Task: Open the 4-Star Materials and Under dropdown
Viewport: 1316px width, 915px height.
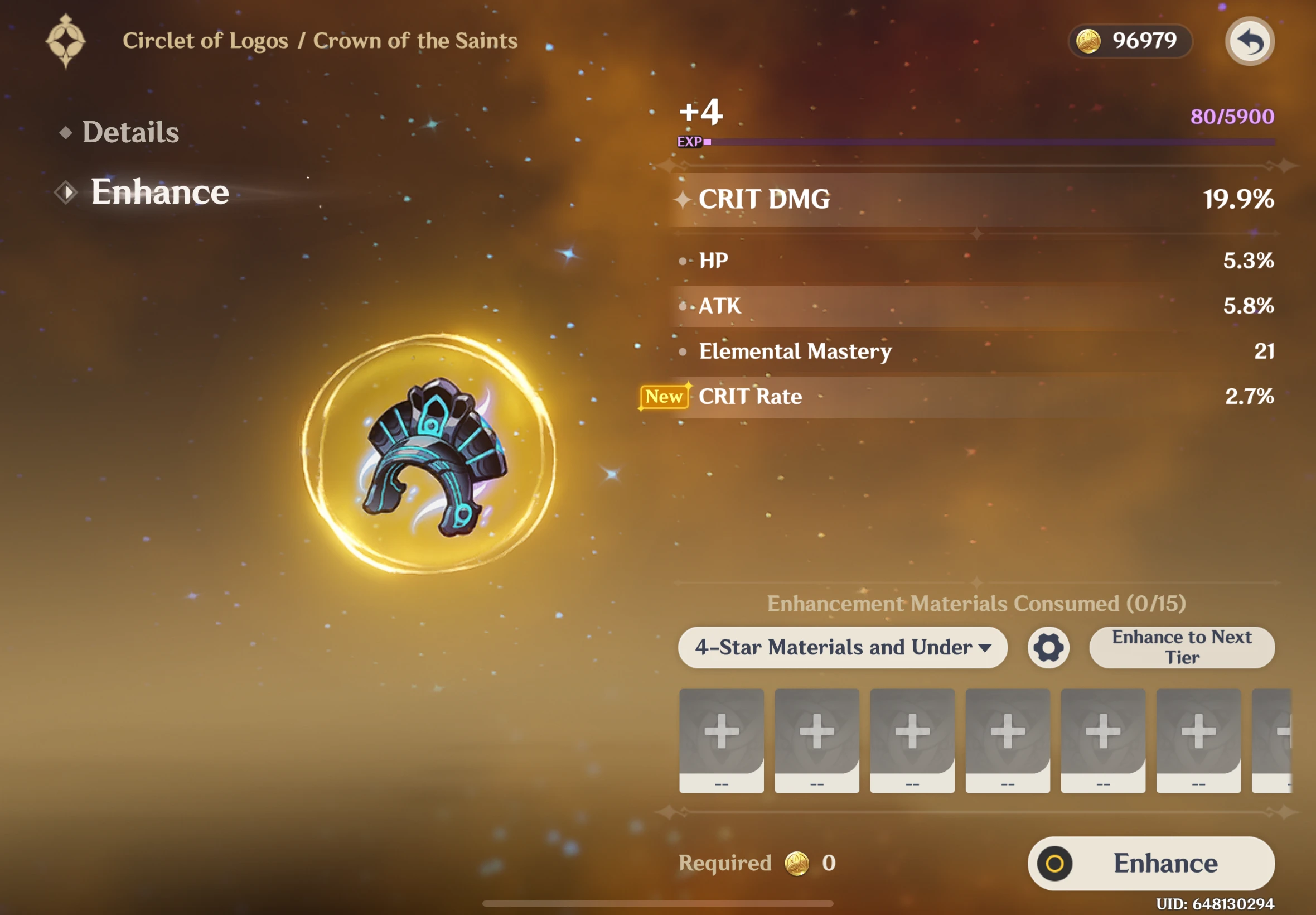Action: (842, 647)
